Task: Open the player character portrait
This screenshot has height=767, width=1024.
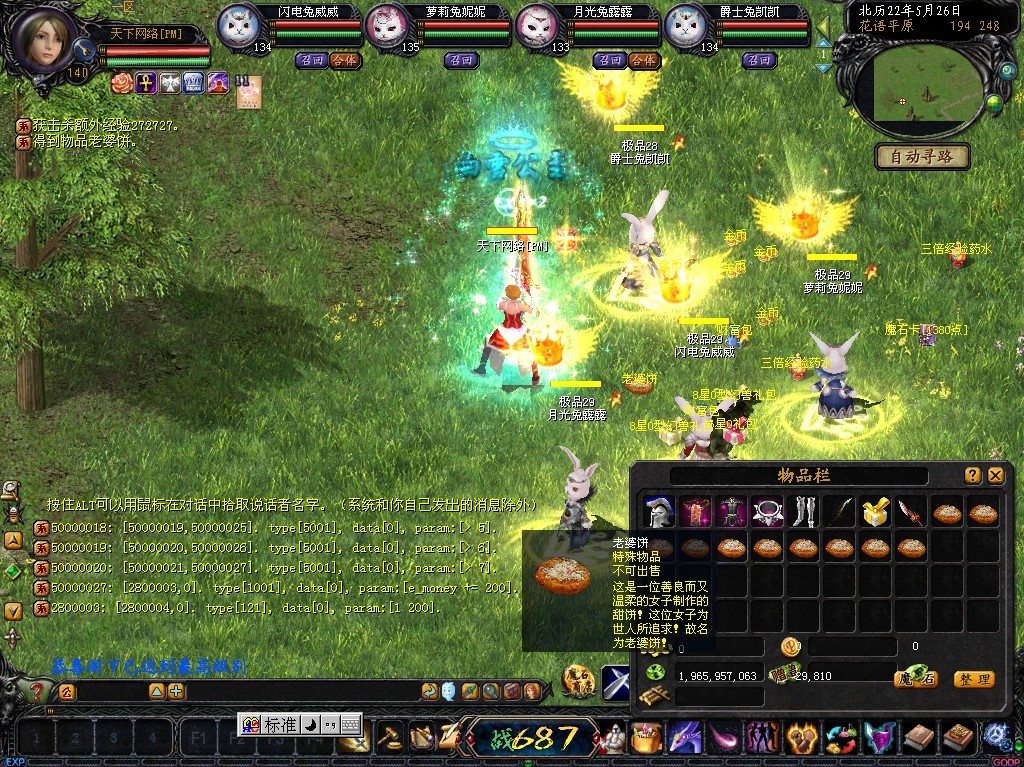Action: coord(44,40)
